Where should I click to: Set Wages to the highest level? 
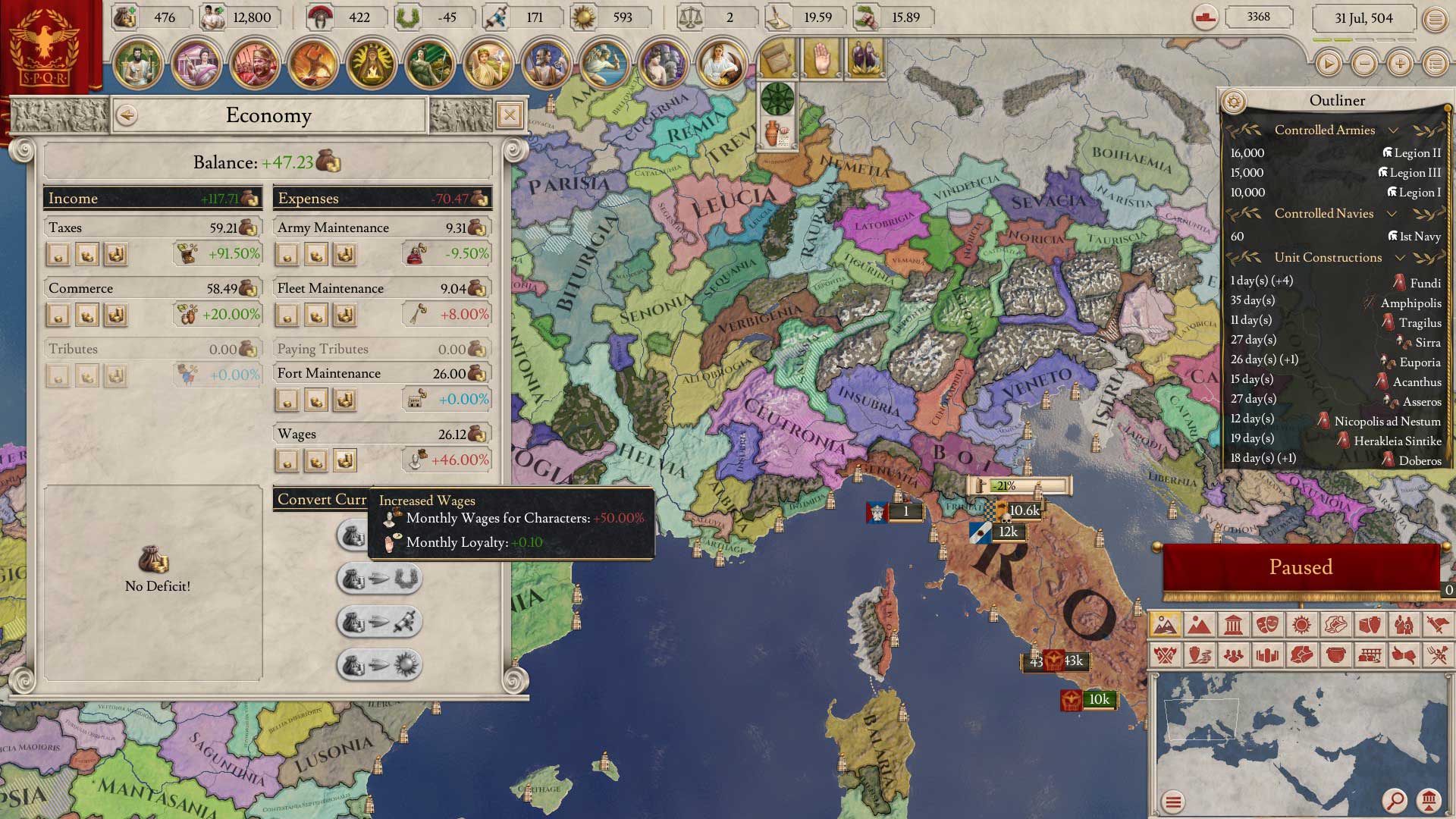click(345, 460)
